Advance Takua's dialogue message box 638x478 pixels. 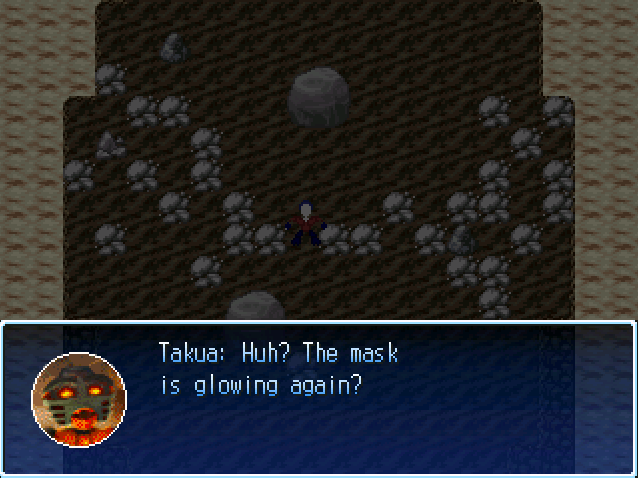tap(318, 398)
